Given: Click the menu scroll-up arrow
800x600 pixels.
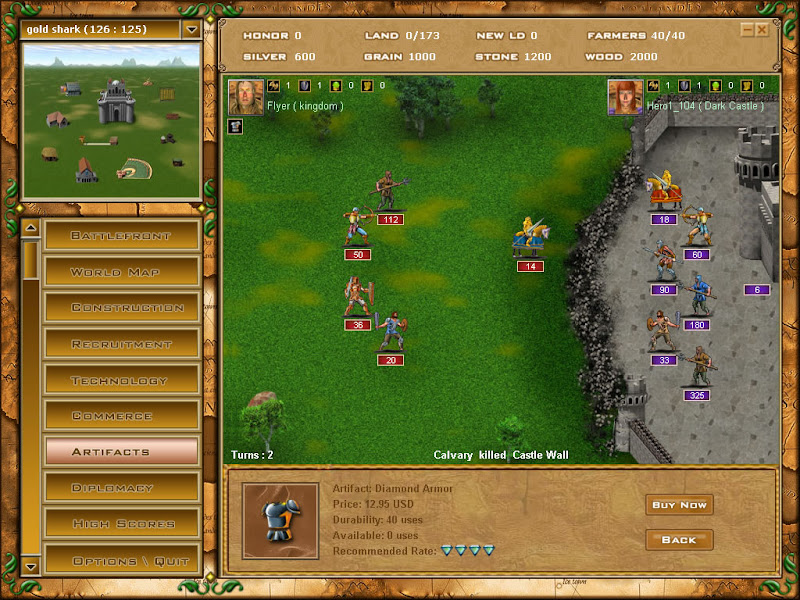Looking at the screenshot, I should tap(30, 229).
